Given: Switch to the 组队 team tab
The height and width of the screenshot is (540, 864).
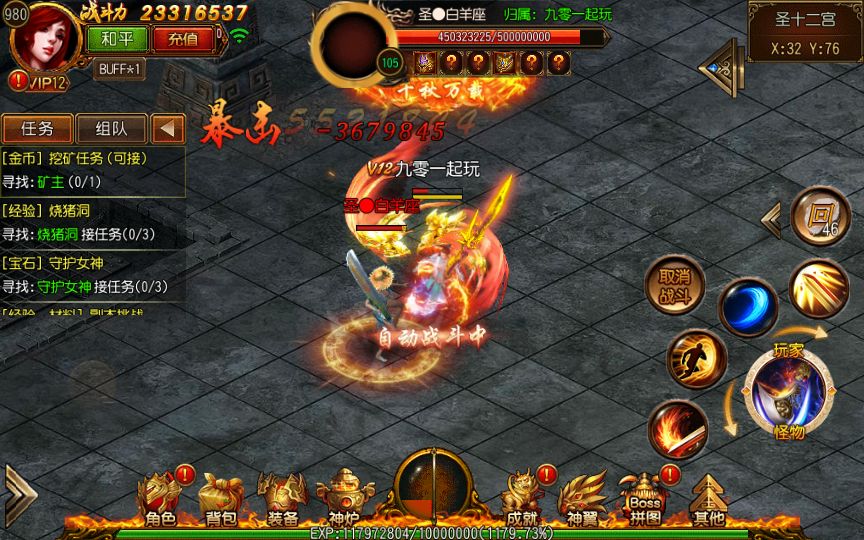Looking at the screenshot, I should point(110,128).
